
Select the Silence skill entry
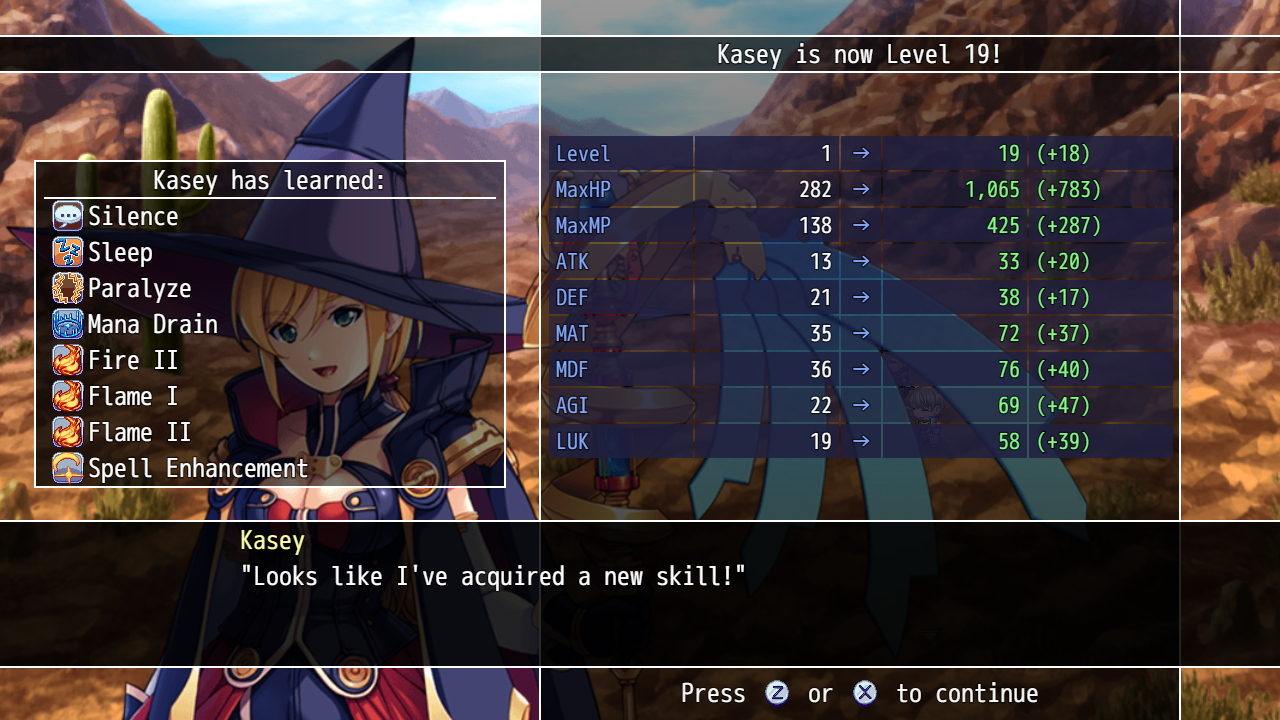click(132, 216)
